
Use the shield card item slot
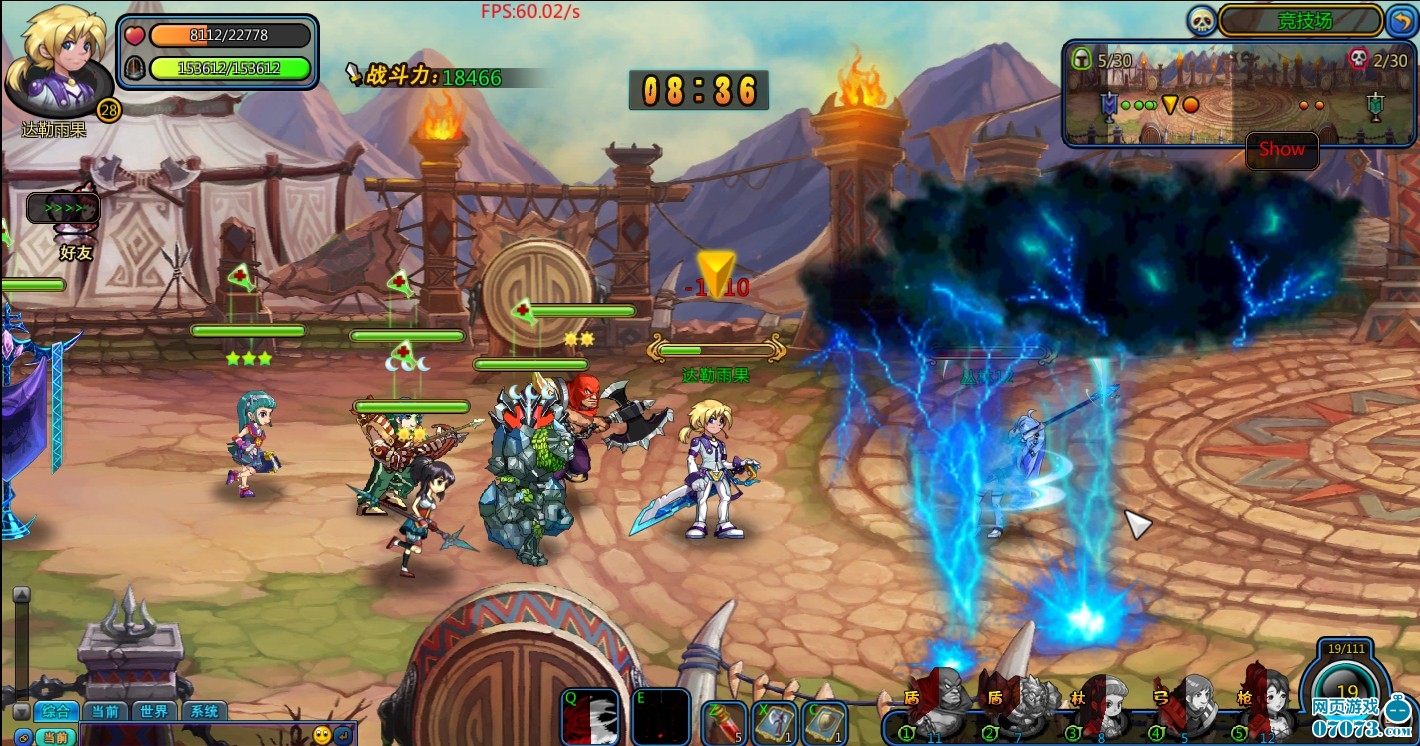[825, 722]
